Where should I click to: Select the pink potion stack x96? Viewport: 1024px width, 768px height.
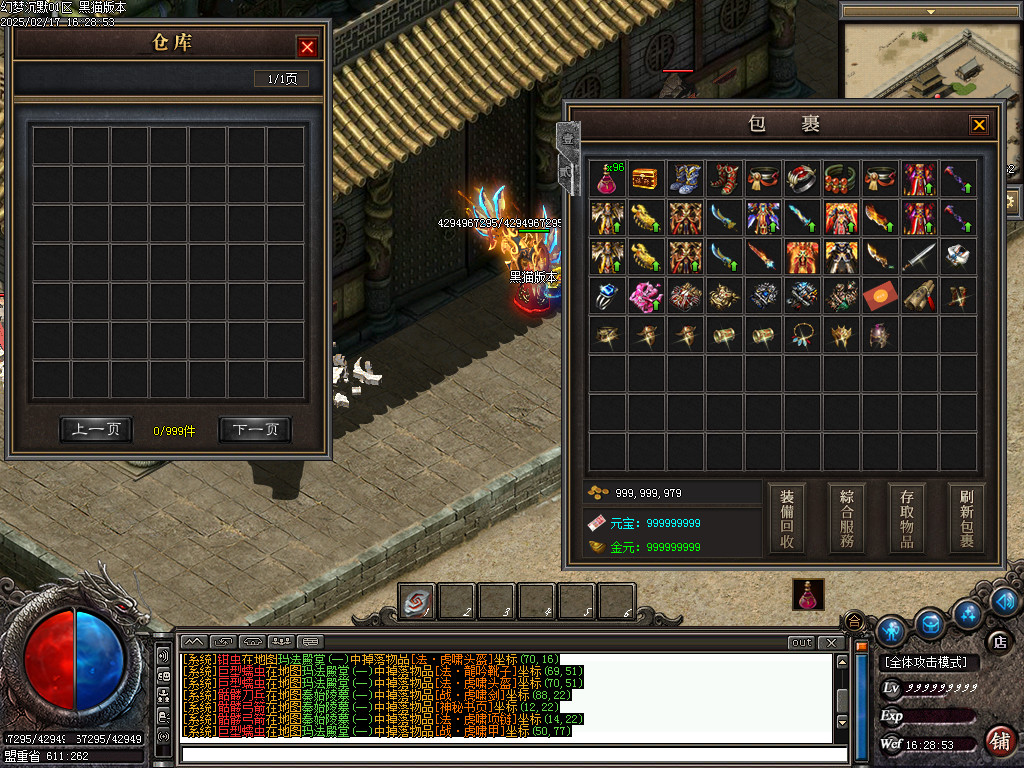(607, 179)
